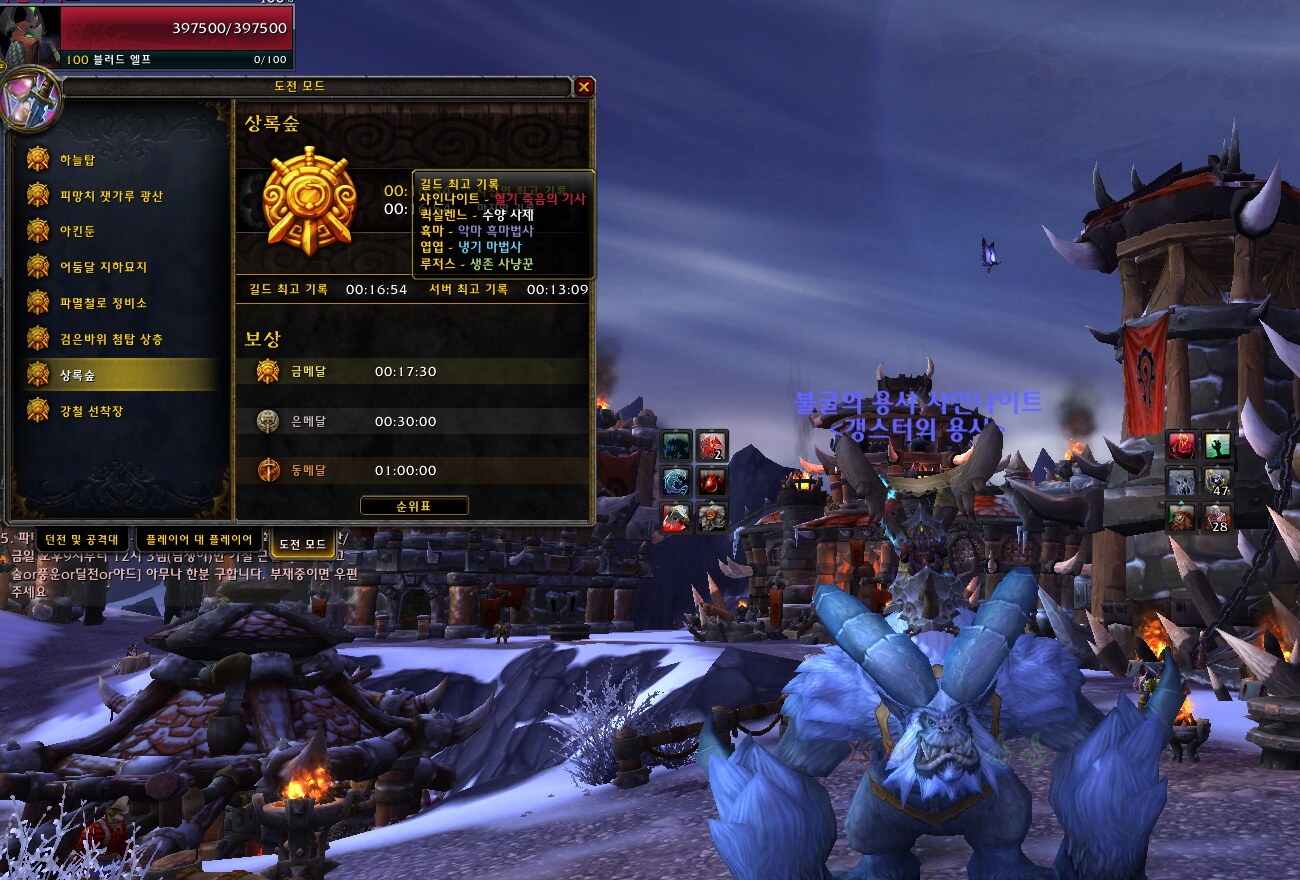This screenshot has height=880, width=1300.
Task: Click the red ability icon showing 2 charges
Action: pos(712,446)
